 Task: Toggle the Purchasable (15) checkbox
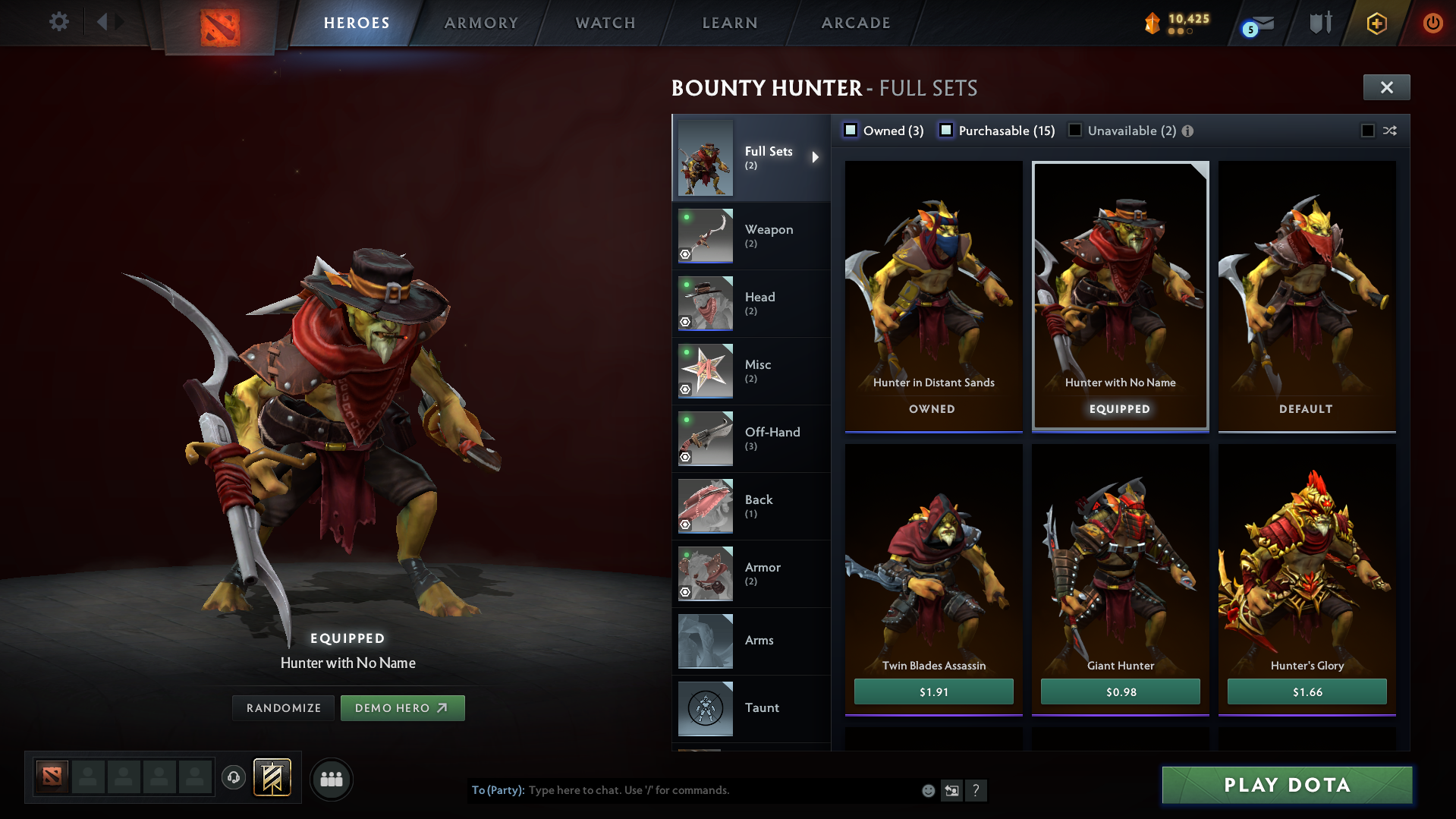click(x=946, y=131)
